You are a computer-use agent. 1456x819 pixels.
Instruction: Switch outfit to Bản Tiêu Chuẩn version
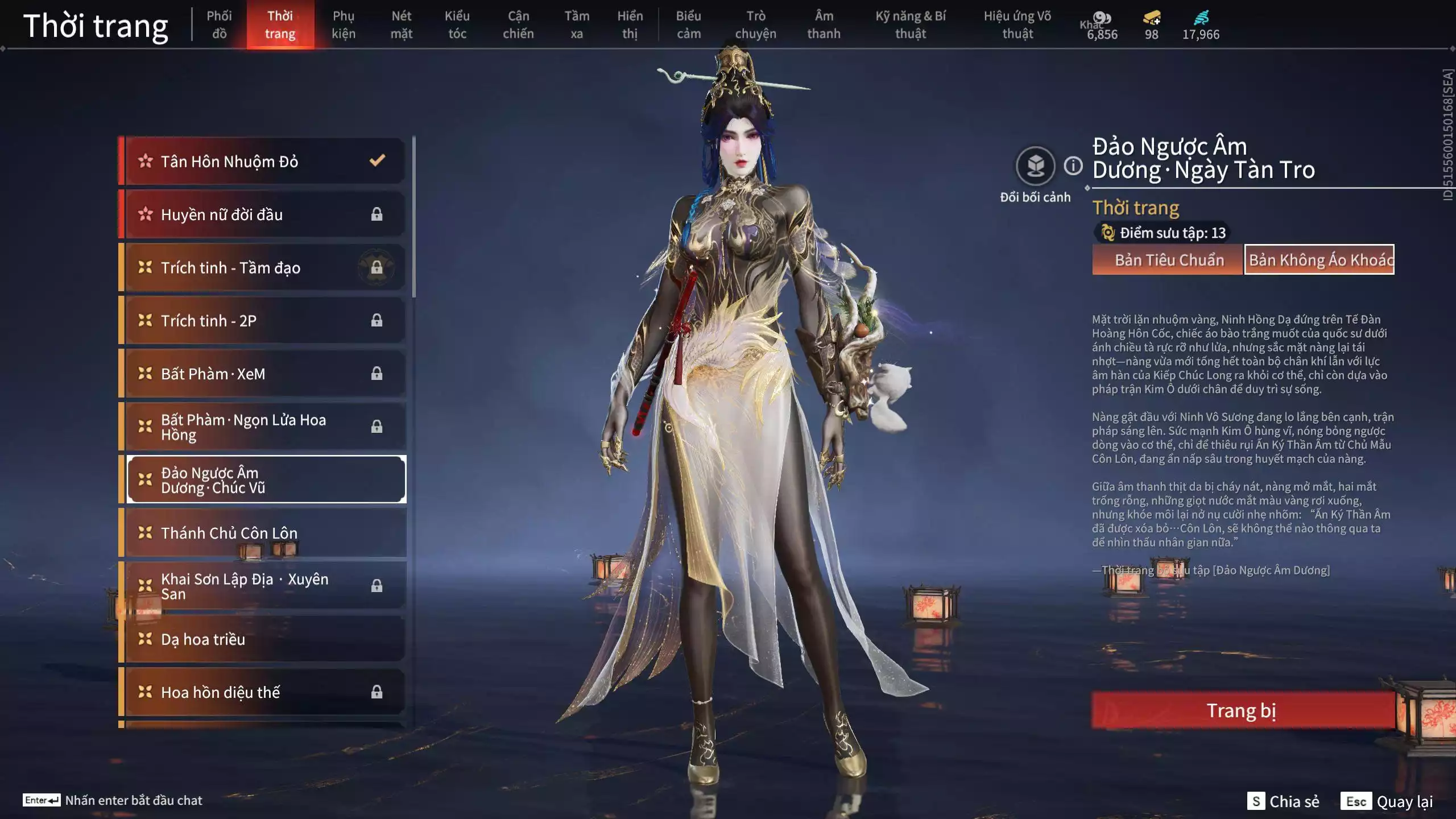tap(1168, 260)
